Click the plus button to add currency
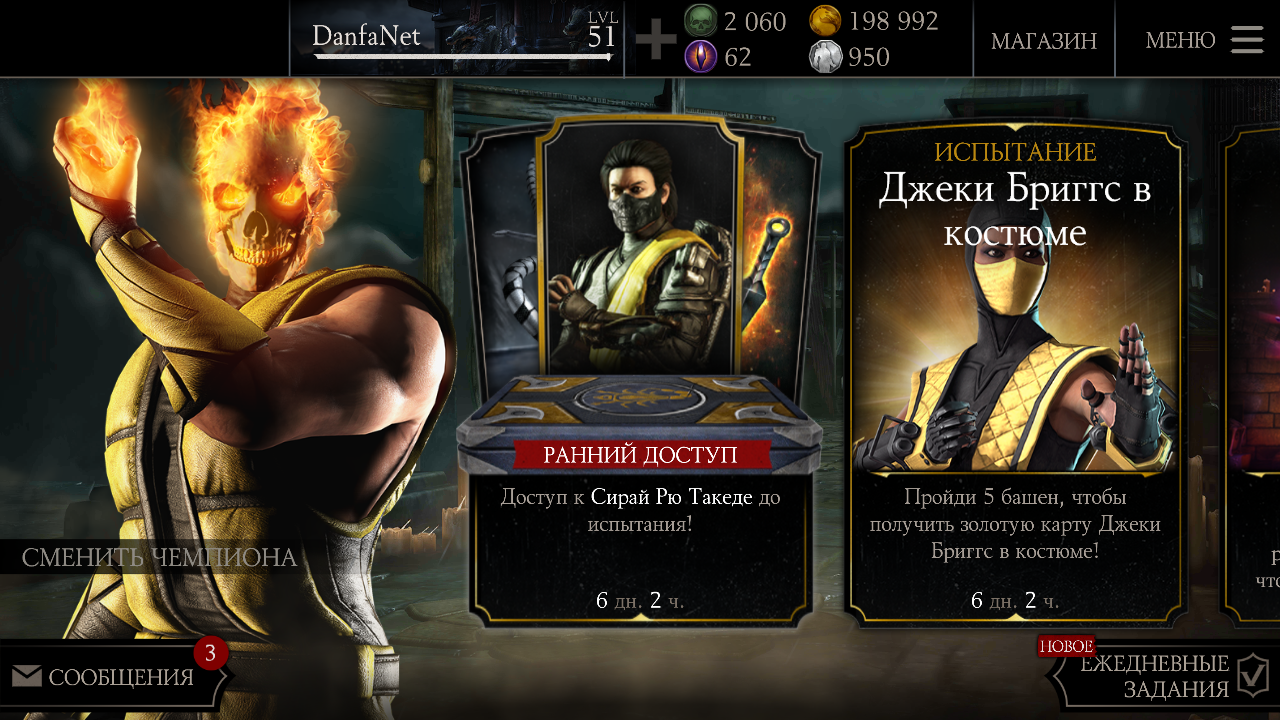 click(656, 40)
